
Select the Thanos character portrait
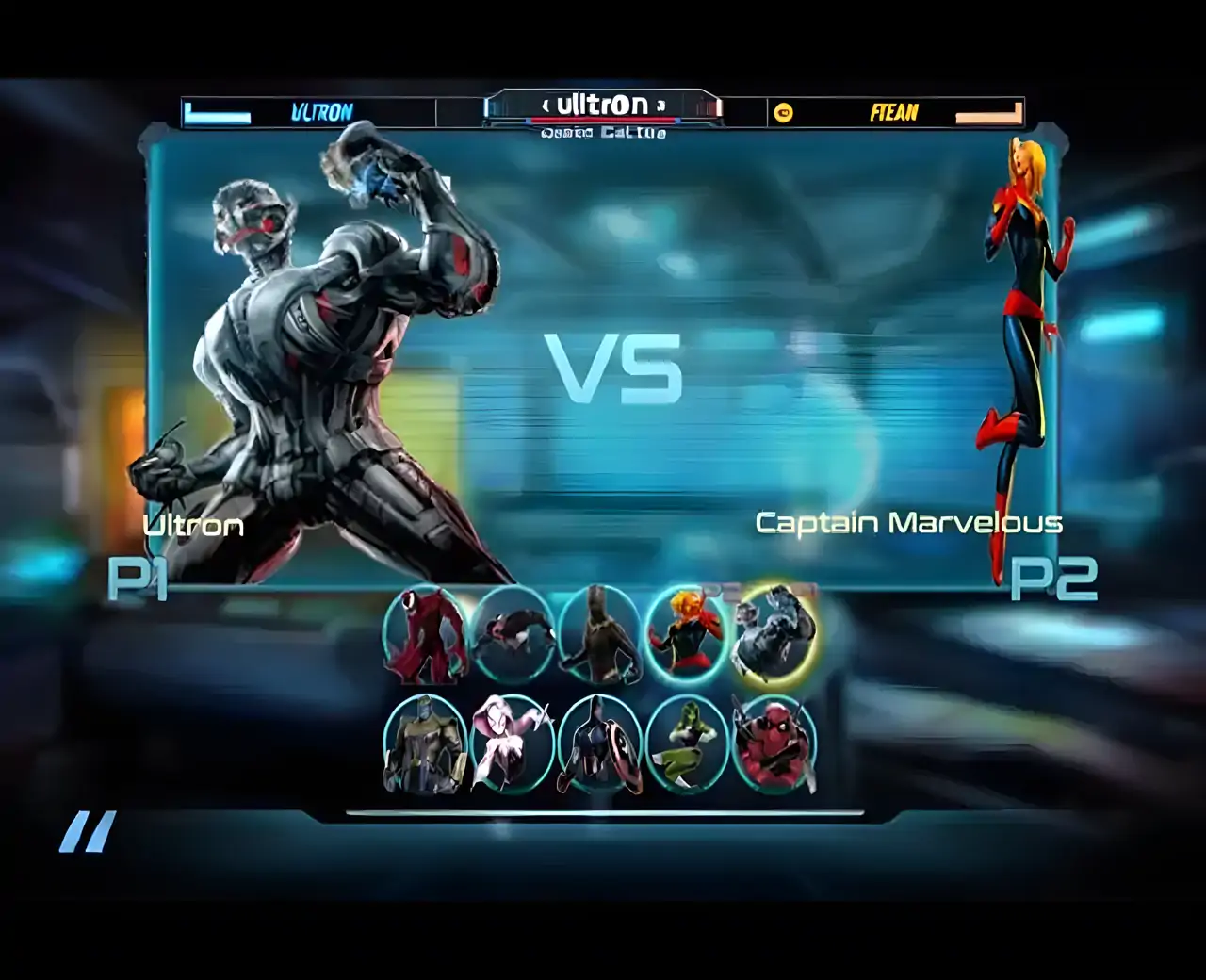point(426,745)
